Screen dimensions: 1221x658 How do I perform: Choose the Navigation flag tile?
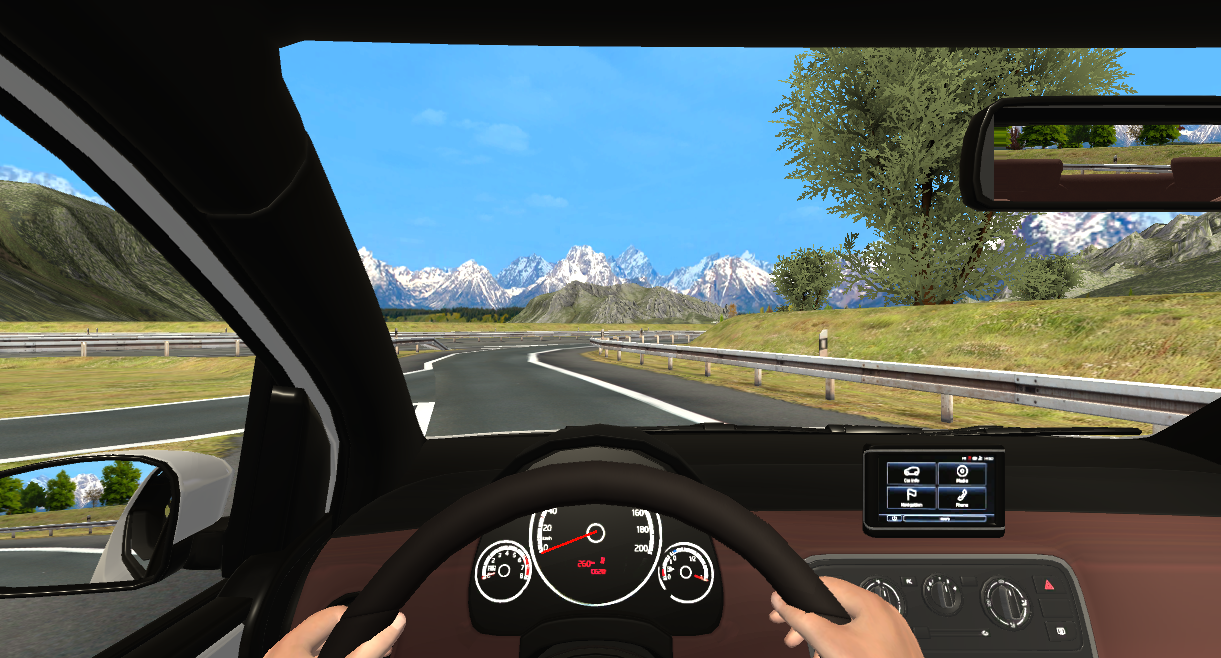coord(911,497)
